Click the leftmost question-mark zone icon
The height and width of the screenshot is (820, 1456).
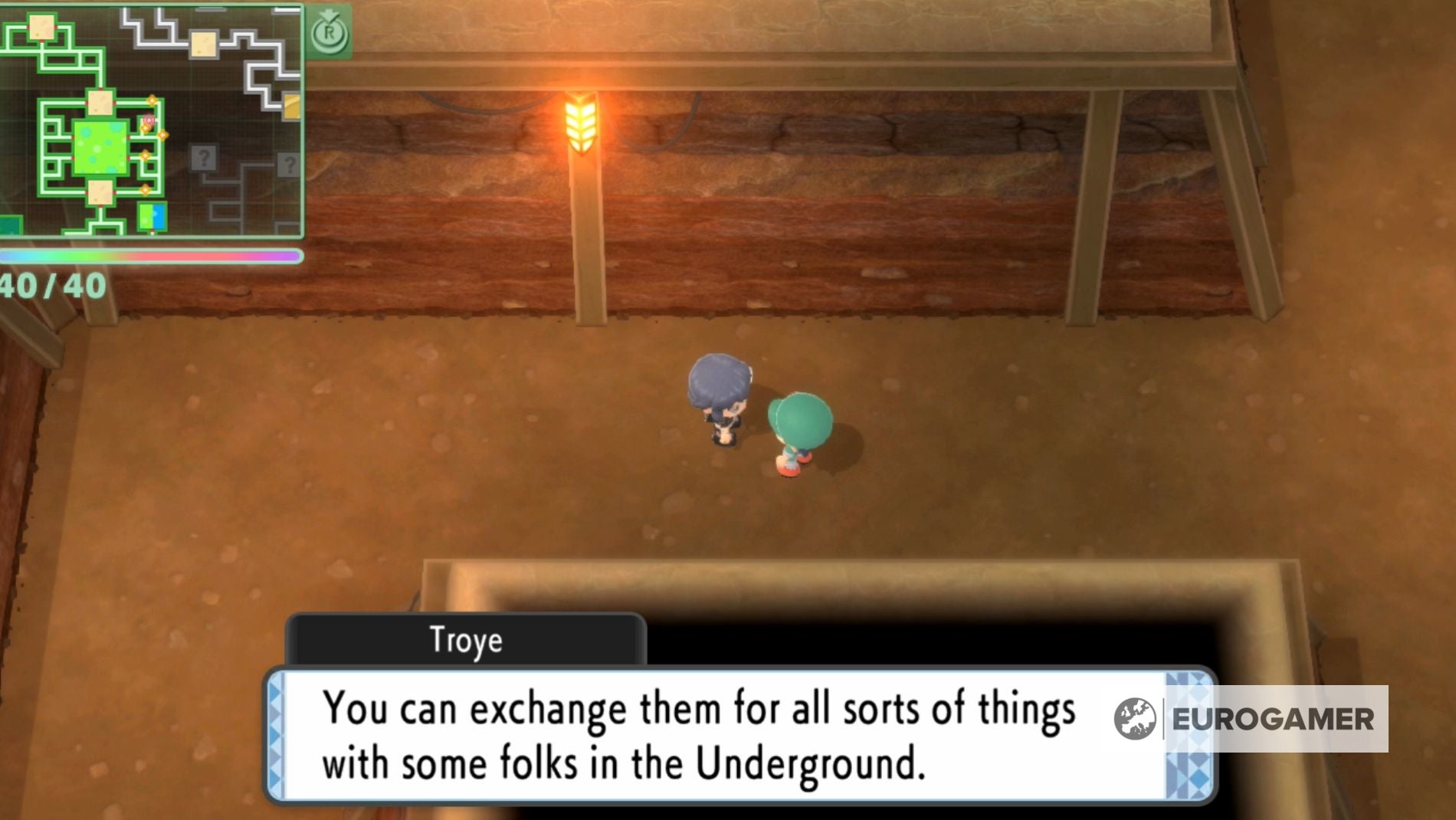pos(205,159)
